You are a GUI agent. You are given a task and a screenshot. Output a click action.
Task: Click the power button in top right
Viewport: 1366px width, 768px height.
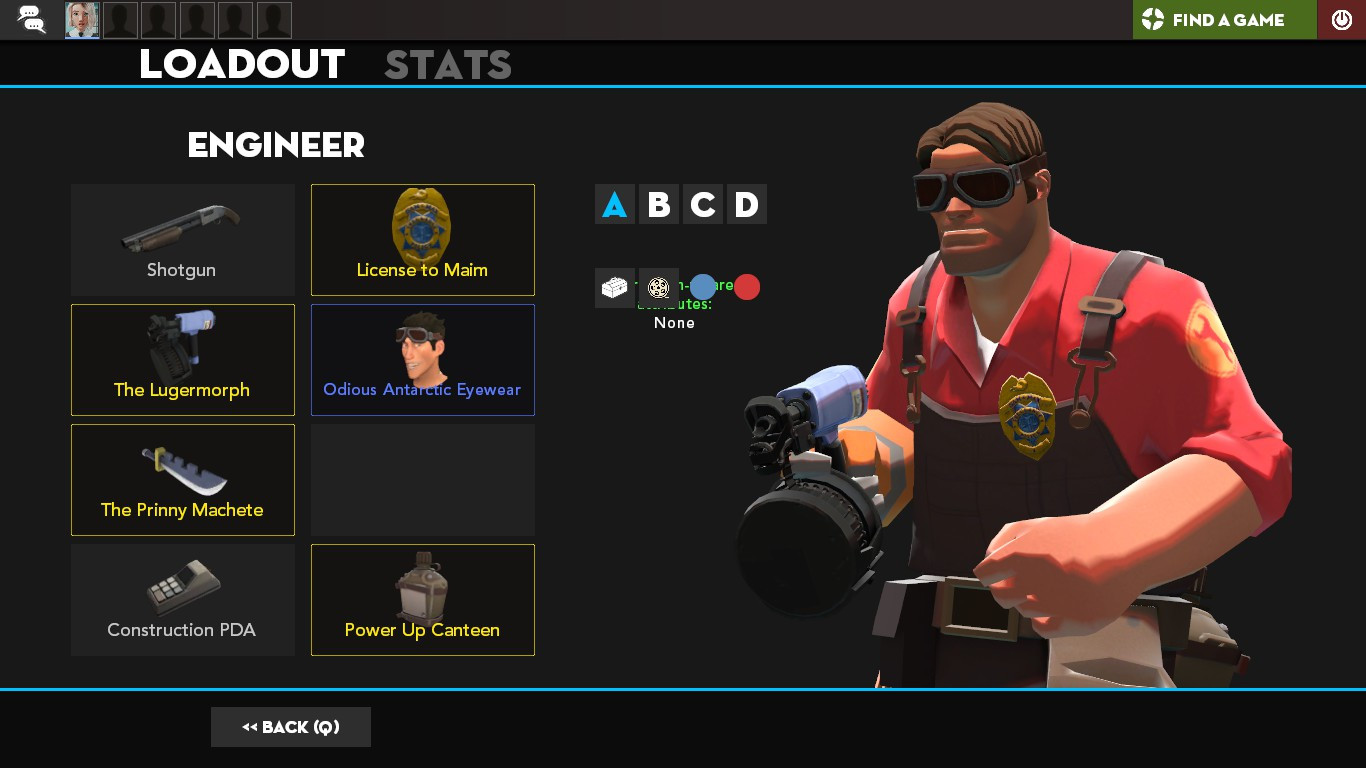(x=1341, y=19)
